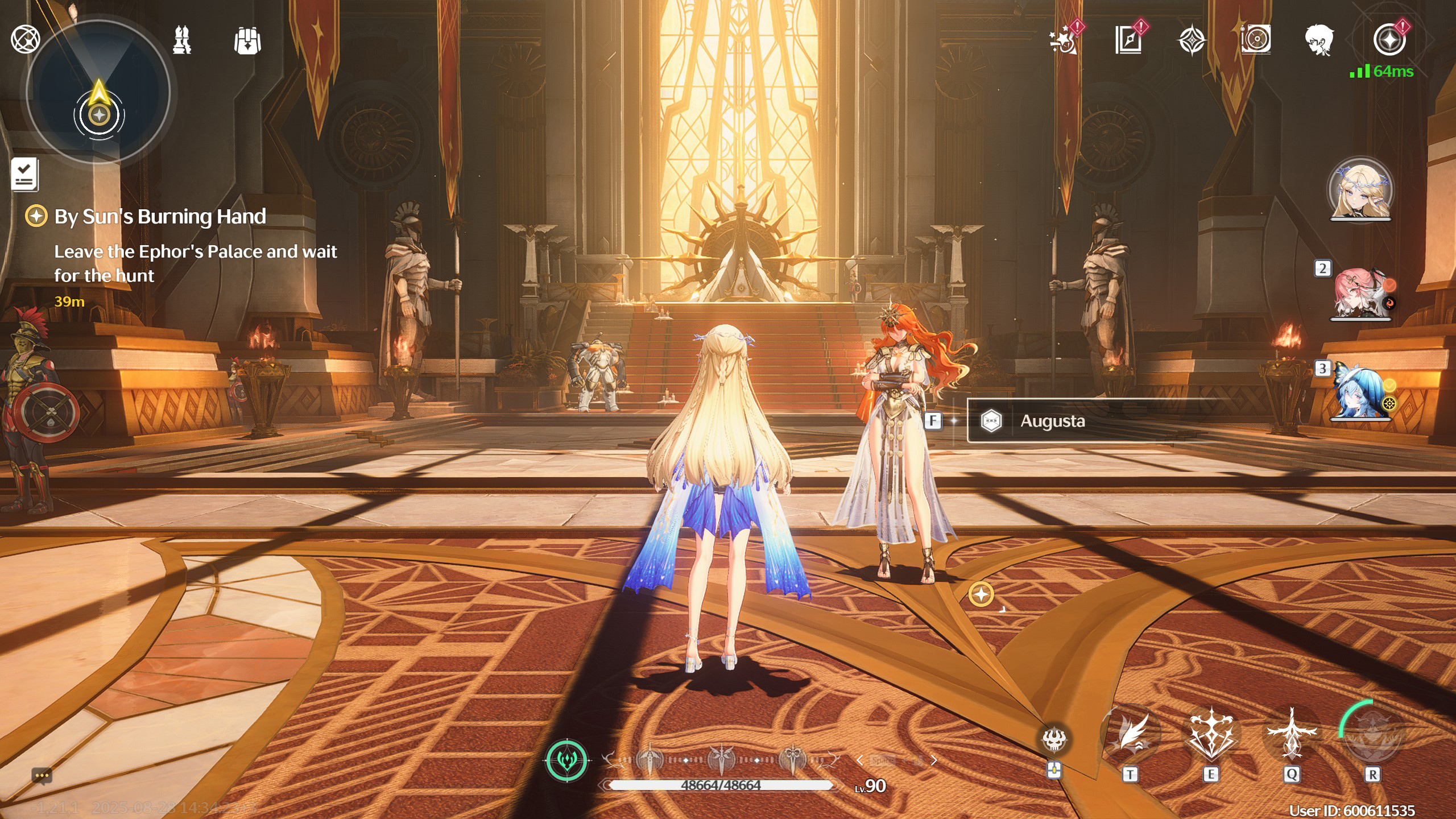This screenshot has height=819, width=1456.
Task: Open the convene star circle icon
Action: pyautogui.click(x=1389, y=41)
